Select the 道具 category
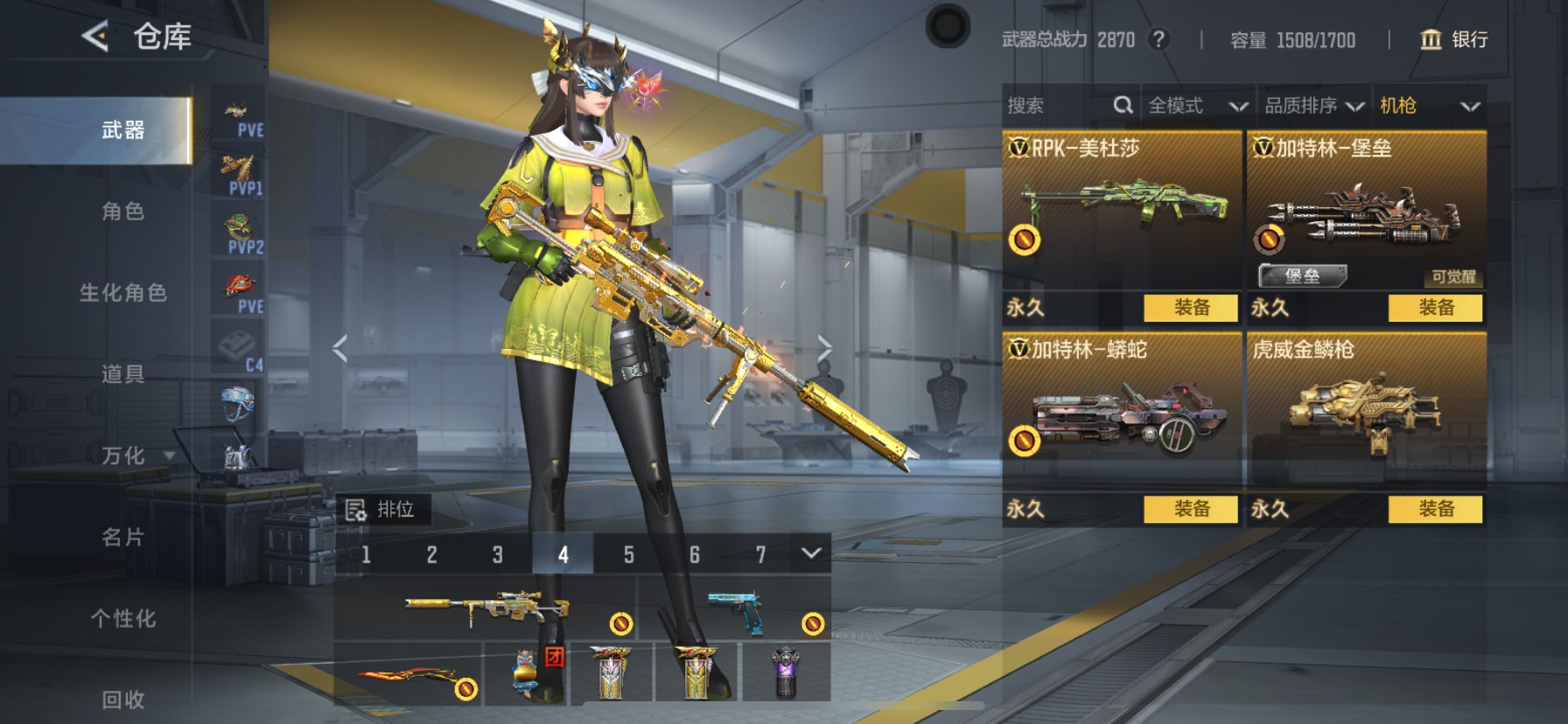This screenshot has width=1568, height=724. pyautogui.click(x=122, y=374)
